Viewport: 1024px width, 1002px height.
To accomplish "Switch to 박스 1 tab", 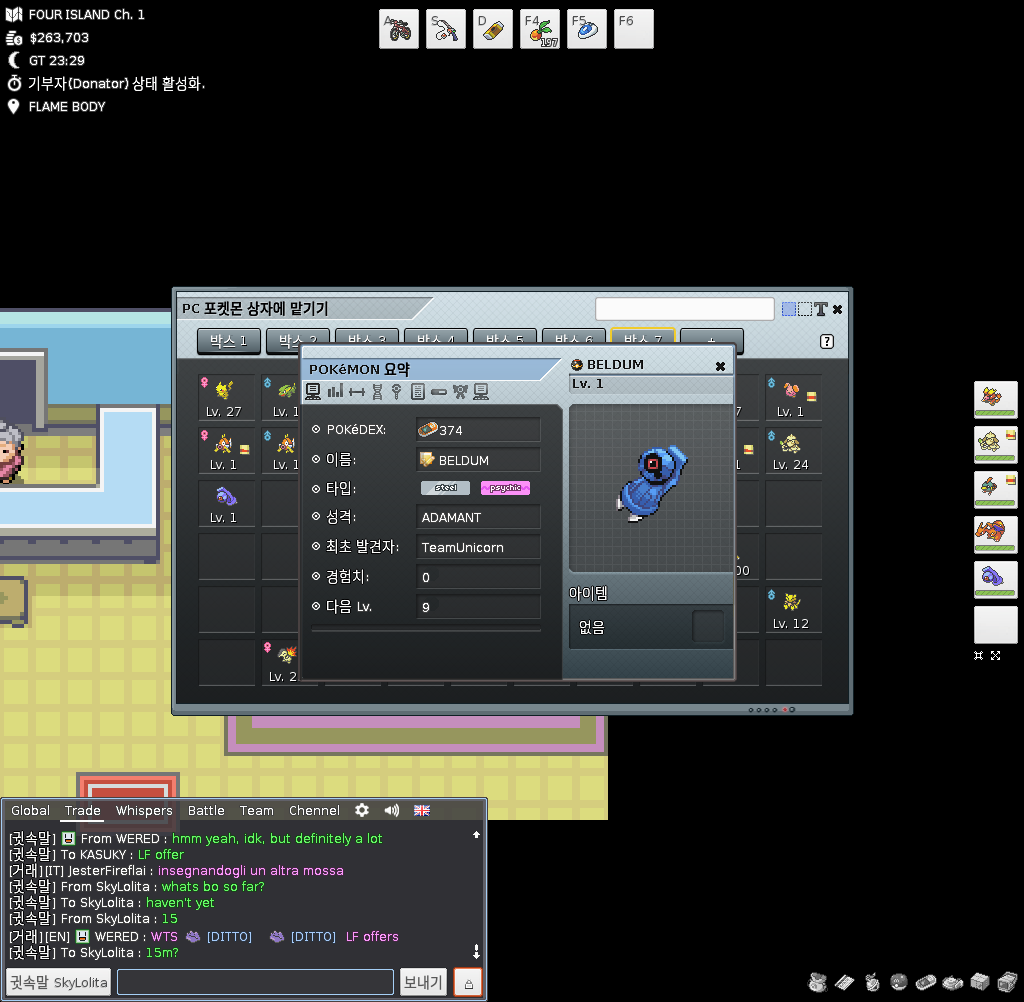I will coord(229,341).
